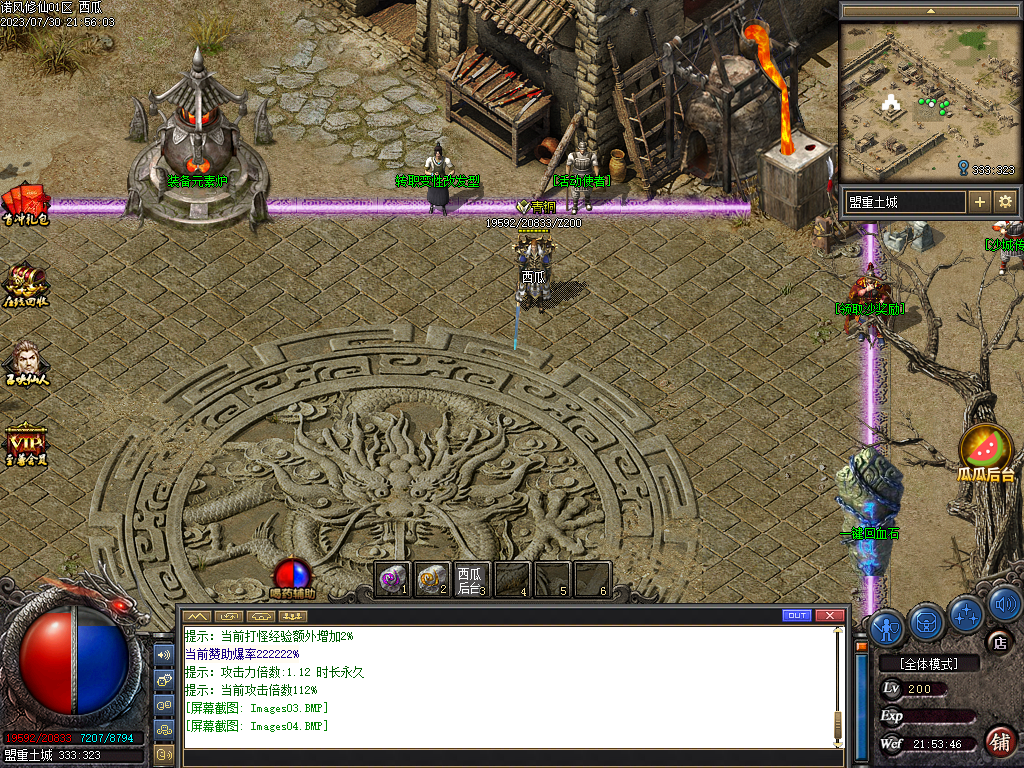Viewport: 1024px width, 768px height.
Task: Use the item in hotbar slot 2
Action: coord(433,578)
